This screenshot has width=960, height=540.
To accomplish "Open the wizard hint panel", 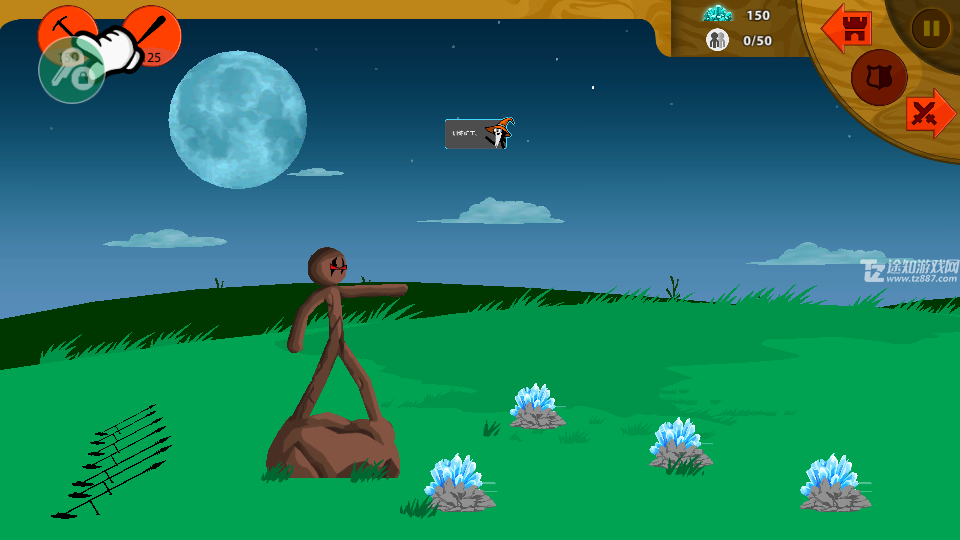I will click(x=479, y=133).
